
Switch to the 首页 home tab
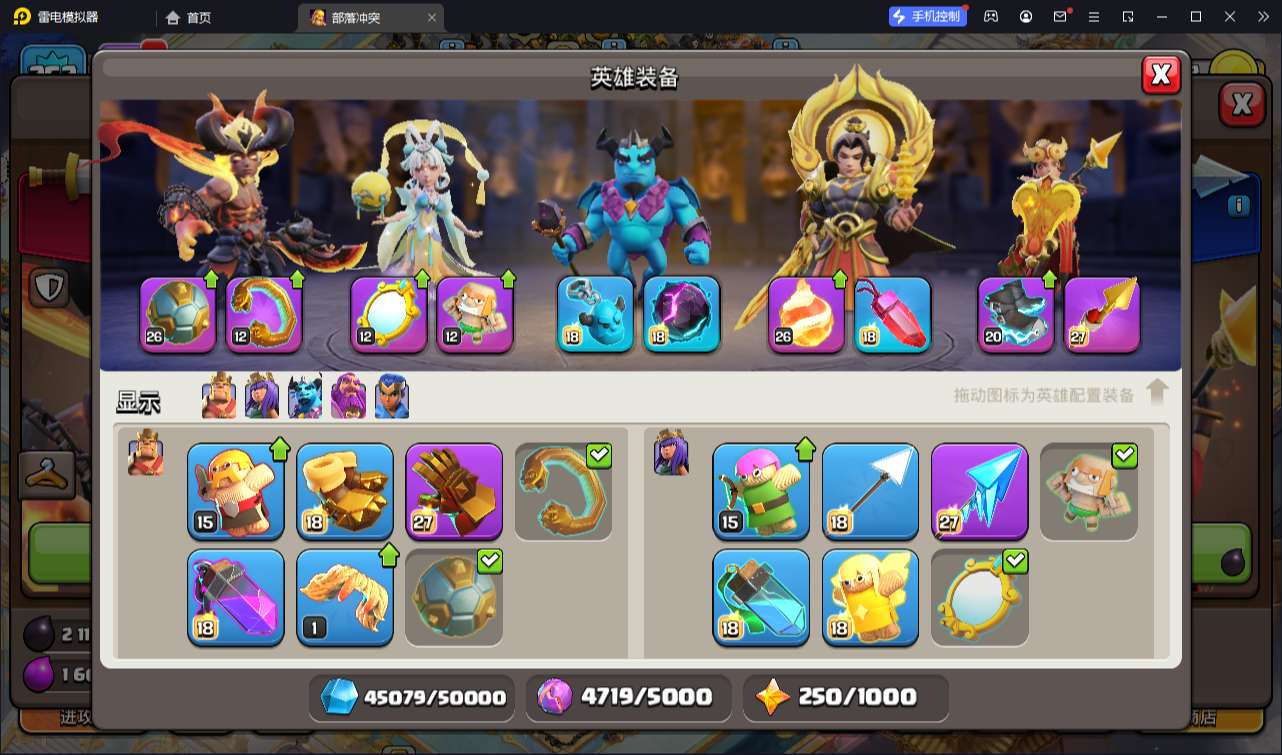click(x=189, y=17)
